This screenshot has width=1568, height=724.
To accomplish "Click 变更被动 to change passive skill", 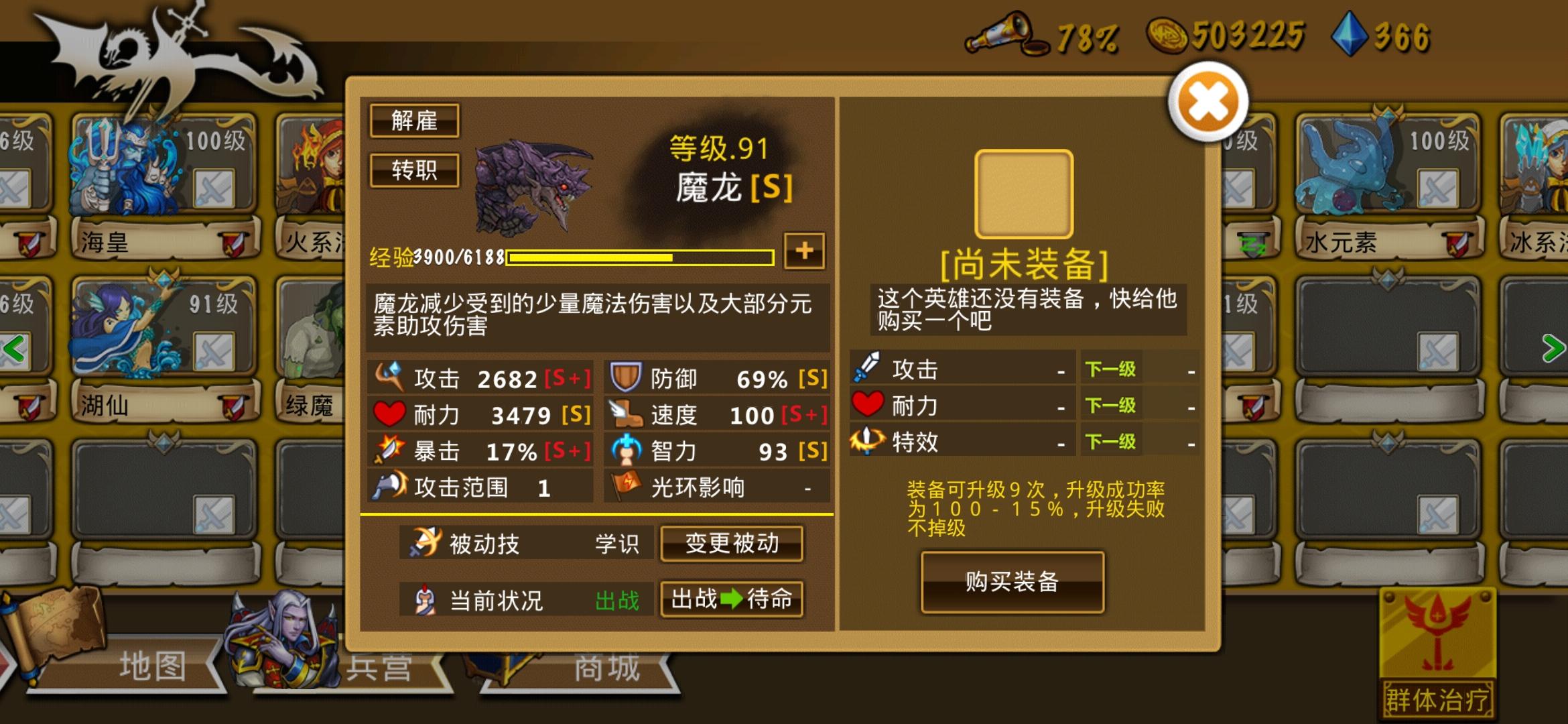I will [x=732, y=544].
